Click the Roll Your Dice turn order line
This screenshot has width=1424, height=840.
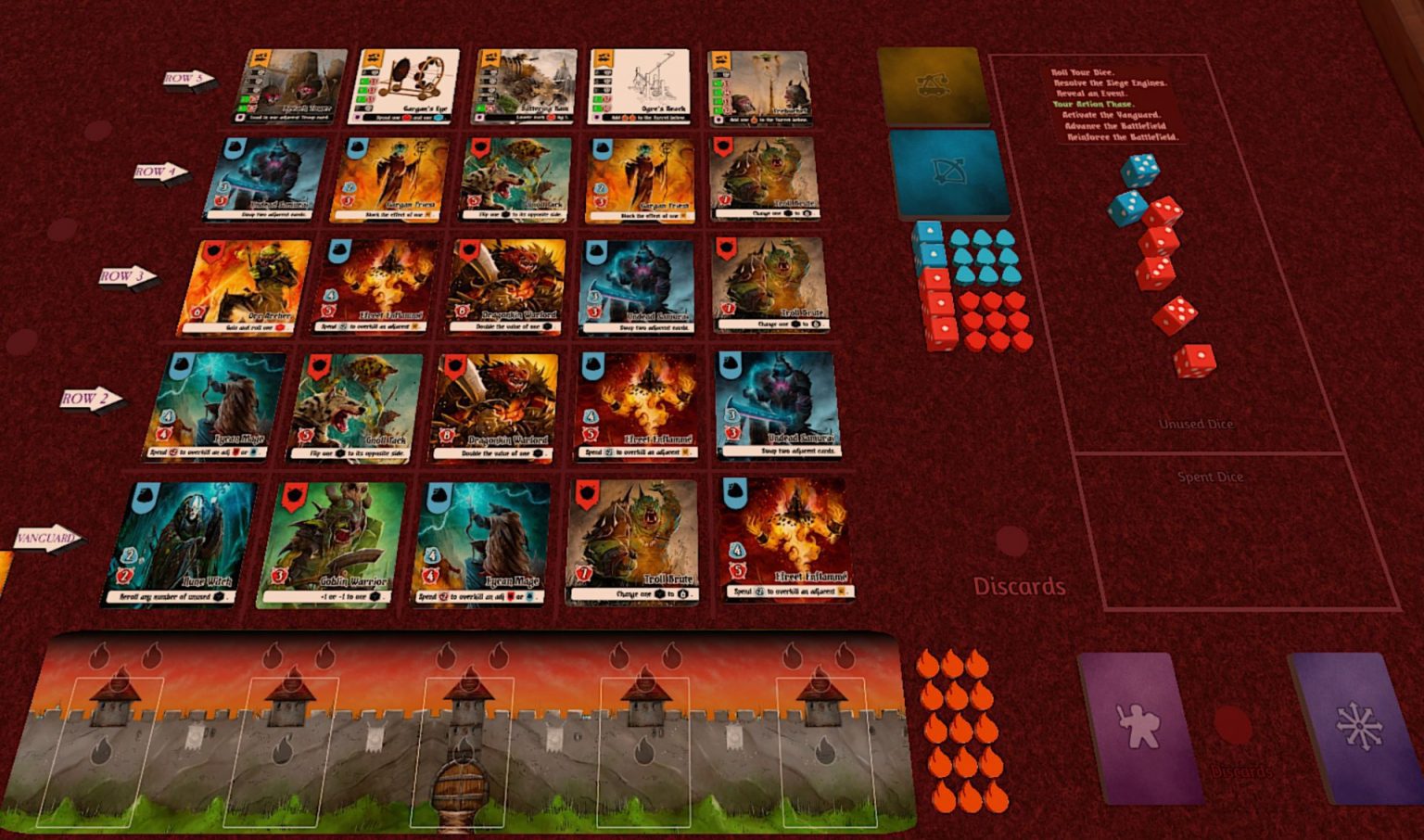tap(1083, 70)
